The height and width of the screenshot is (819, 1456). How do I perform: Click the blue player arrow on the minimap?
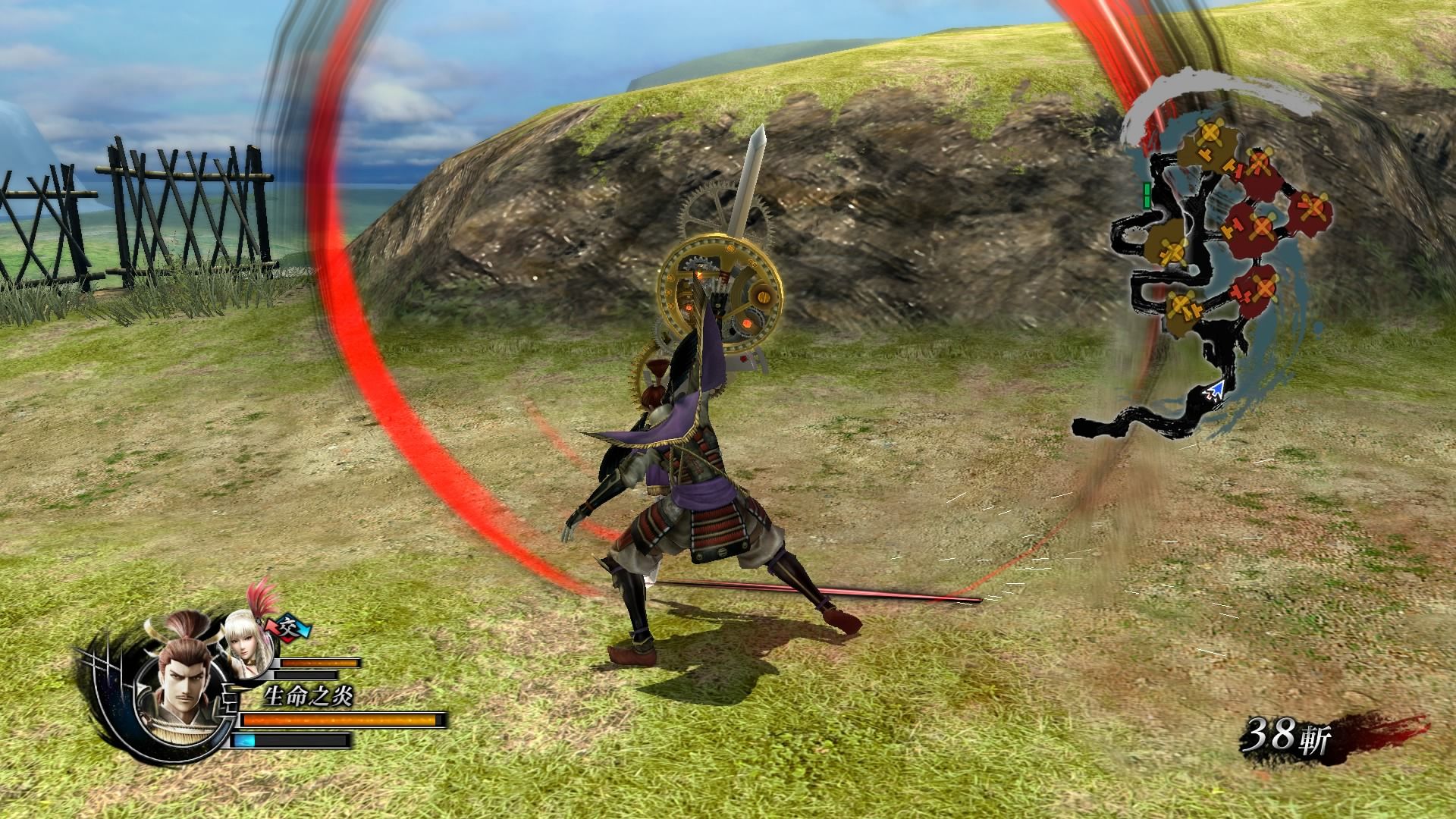tap(1216, 391)
